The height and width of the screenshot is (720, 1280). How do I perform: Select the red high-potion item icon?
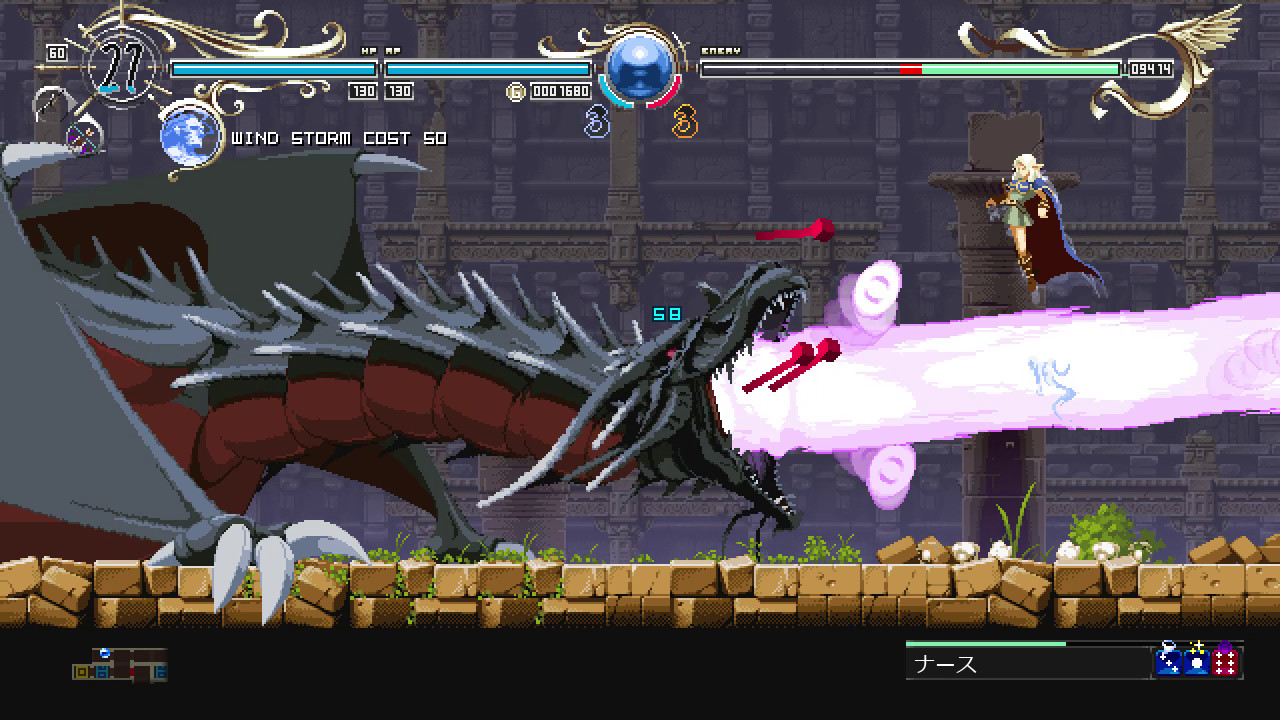click(1224, 662)
